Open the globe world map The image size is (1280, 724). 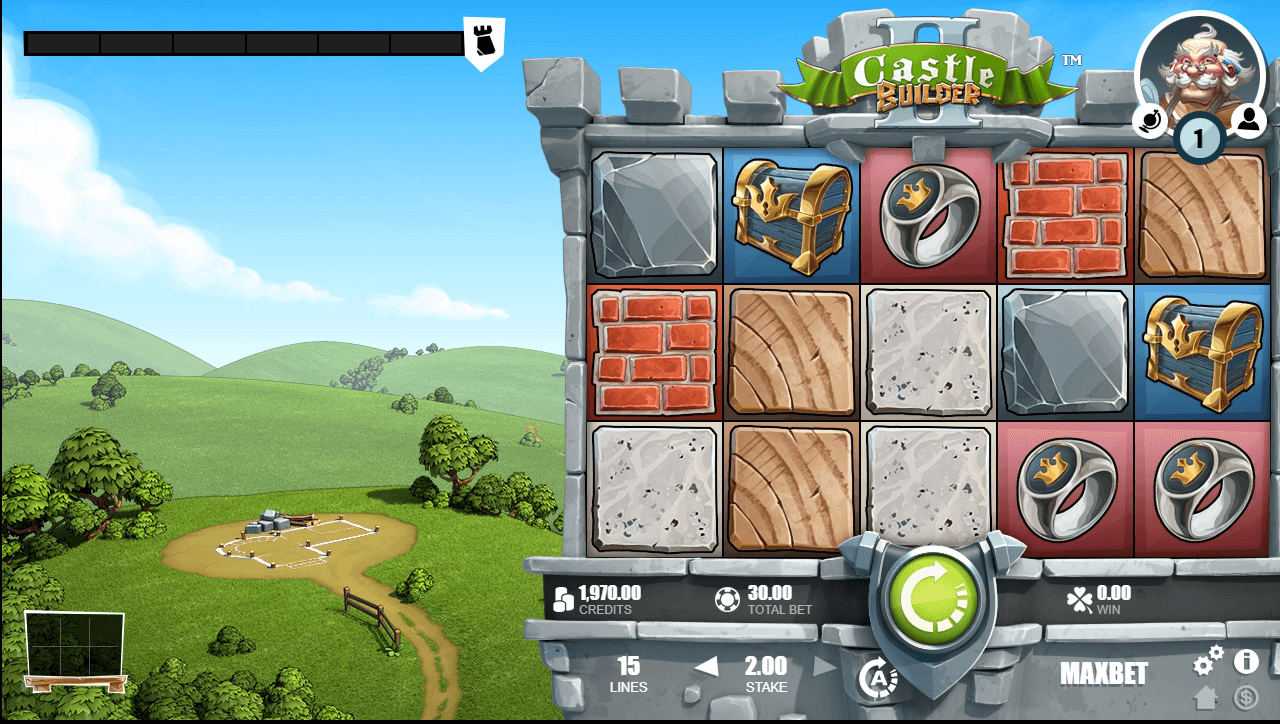pos(1150,121)
